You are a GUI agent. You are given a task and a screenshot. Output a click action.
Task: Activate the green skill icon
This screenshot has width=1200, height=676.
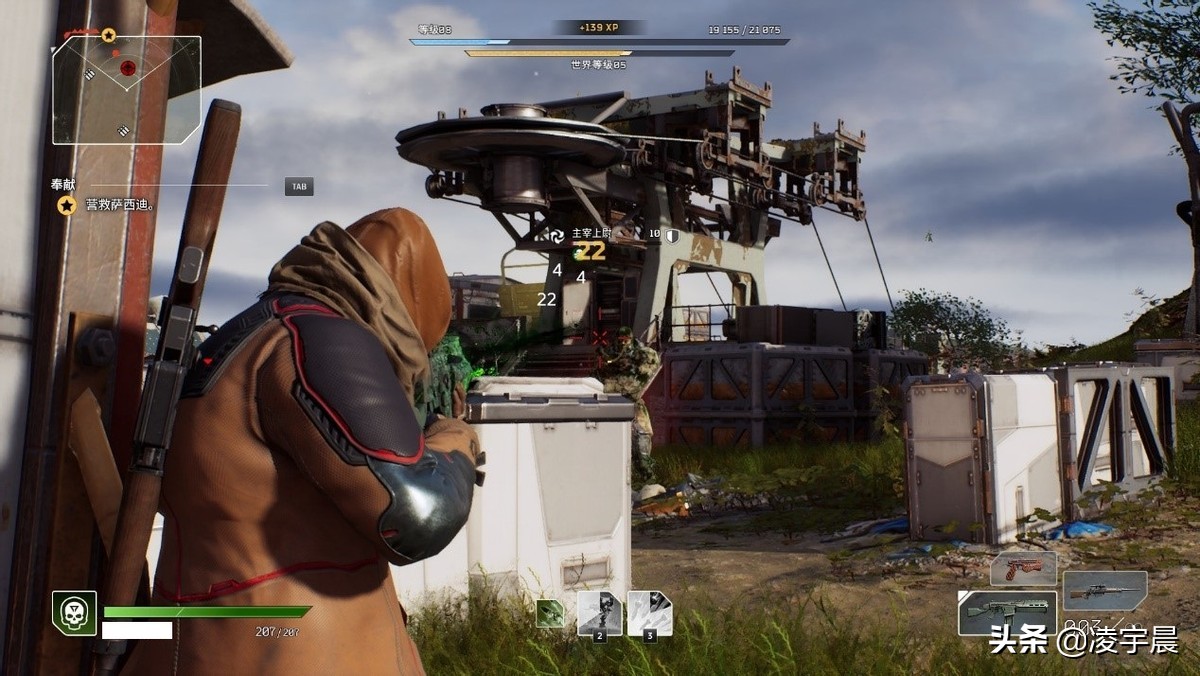tap(550, 613)
